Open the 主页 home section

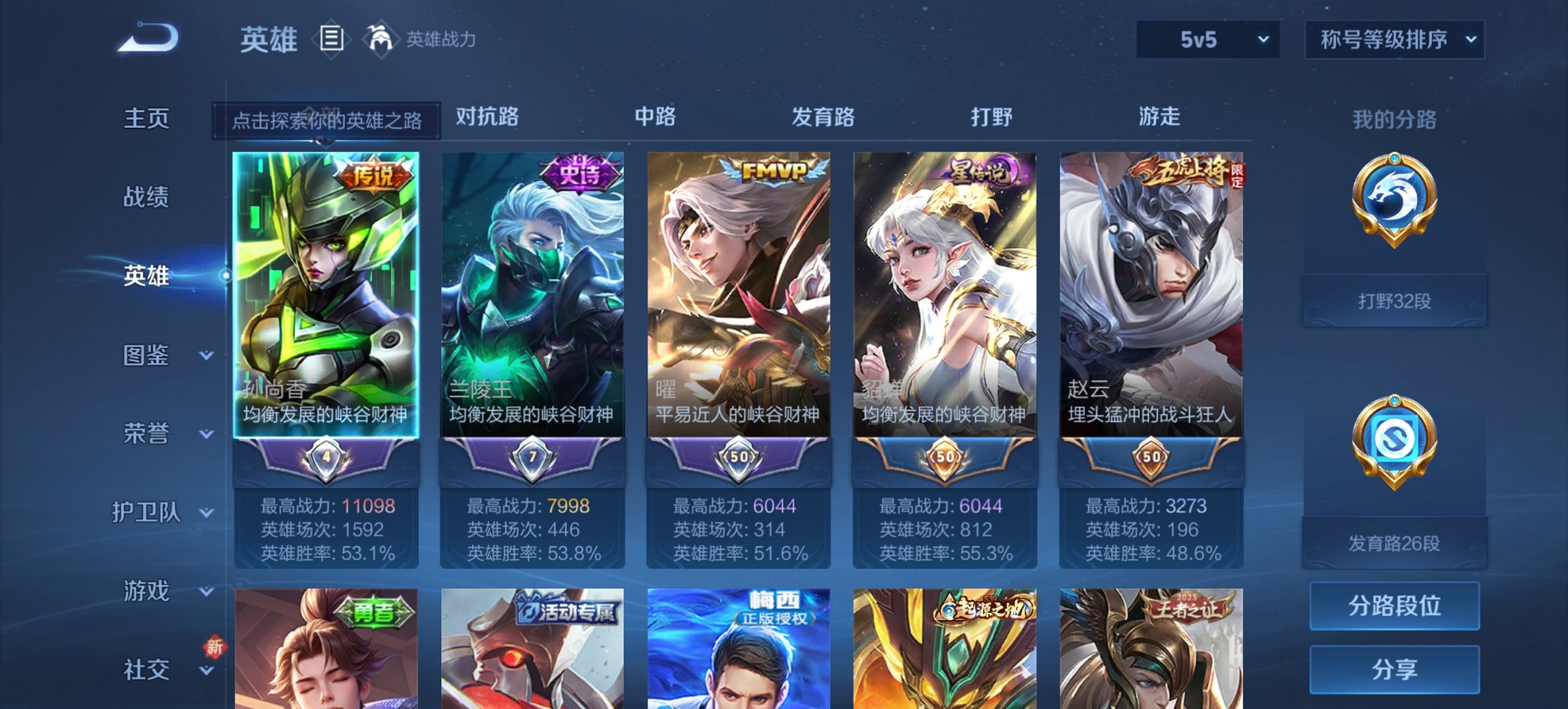coord(146,118)
